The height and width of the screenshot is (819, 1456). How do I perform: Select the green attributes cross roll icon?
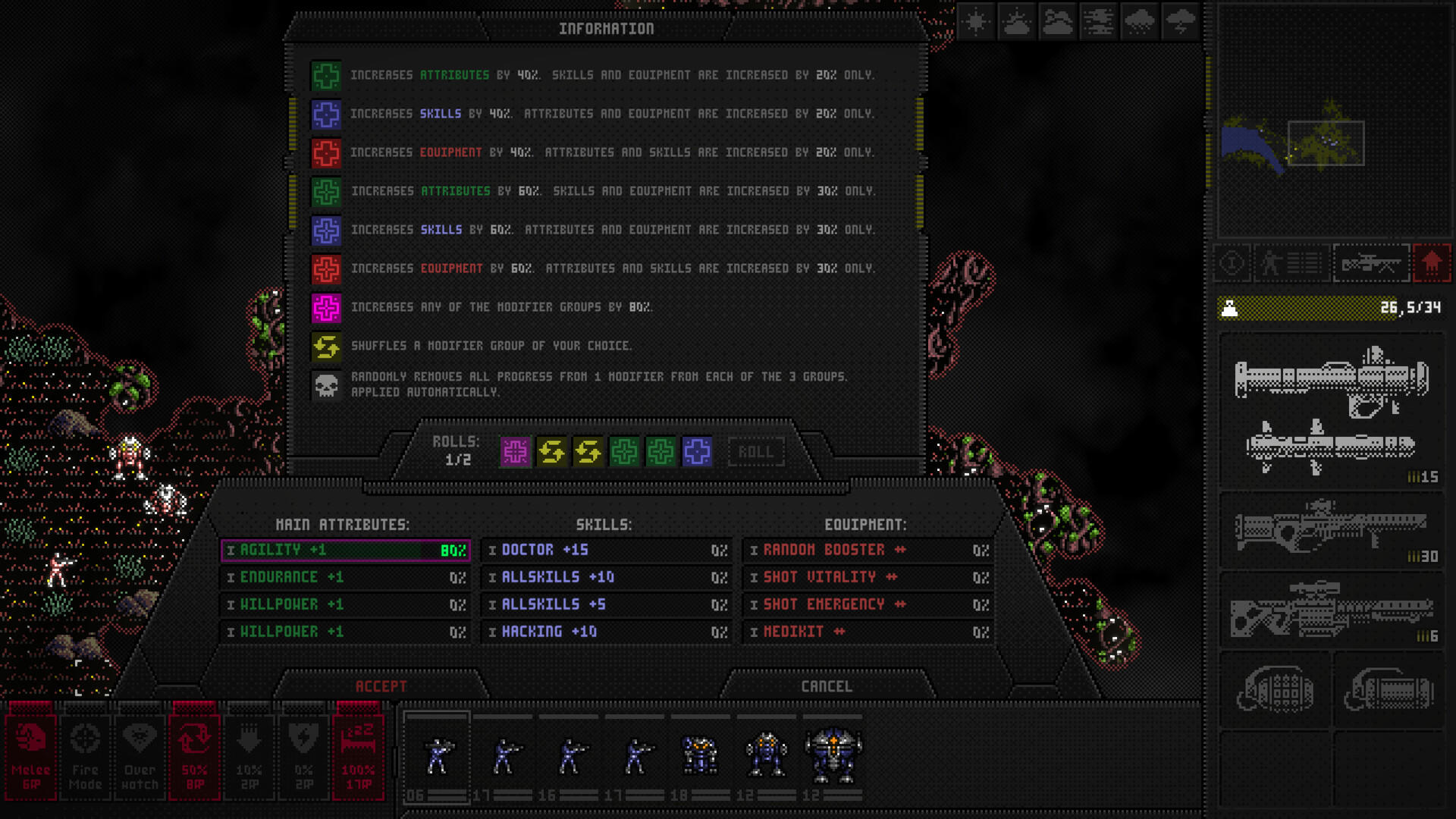tap(622, 450)
